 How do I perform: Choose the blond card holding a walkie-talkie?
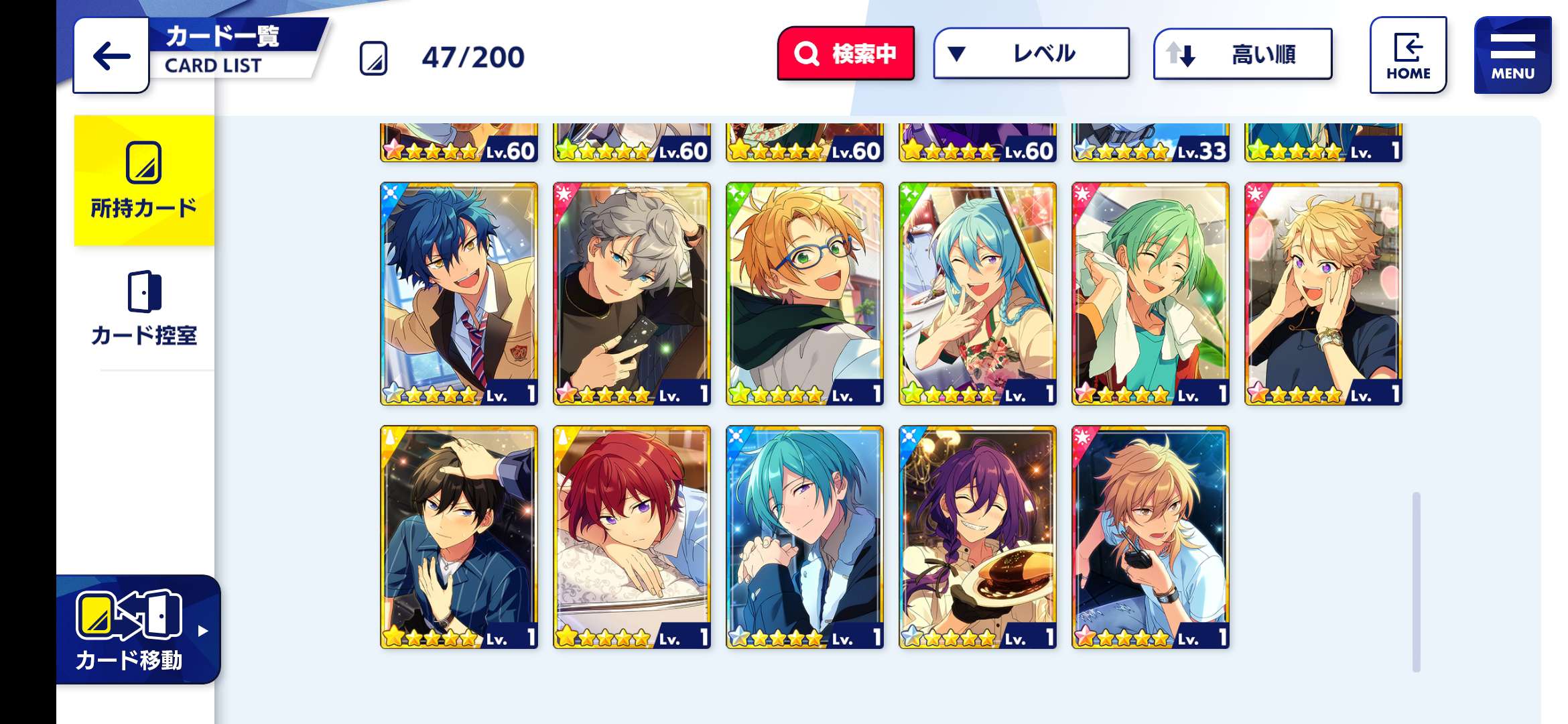[x=1151, y=537]
